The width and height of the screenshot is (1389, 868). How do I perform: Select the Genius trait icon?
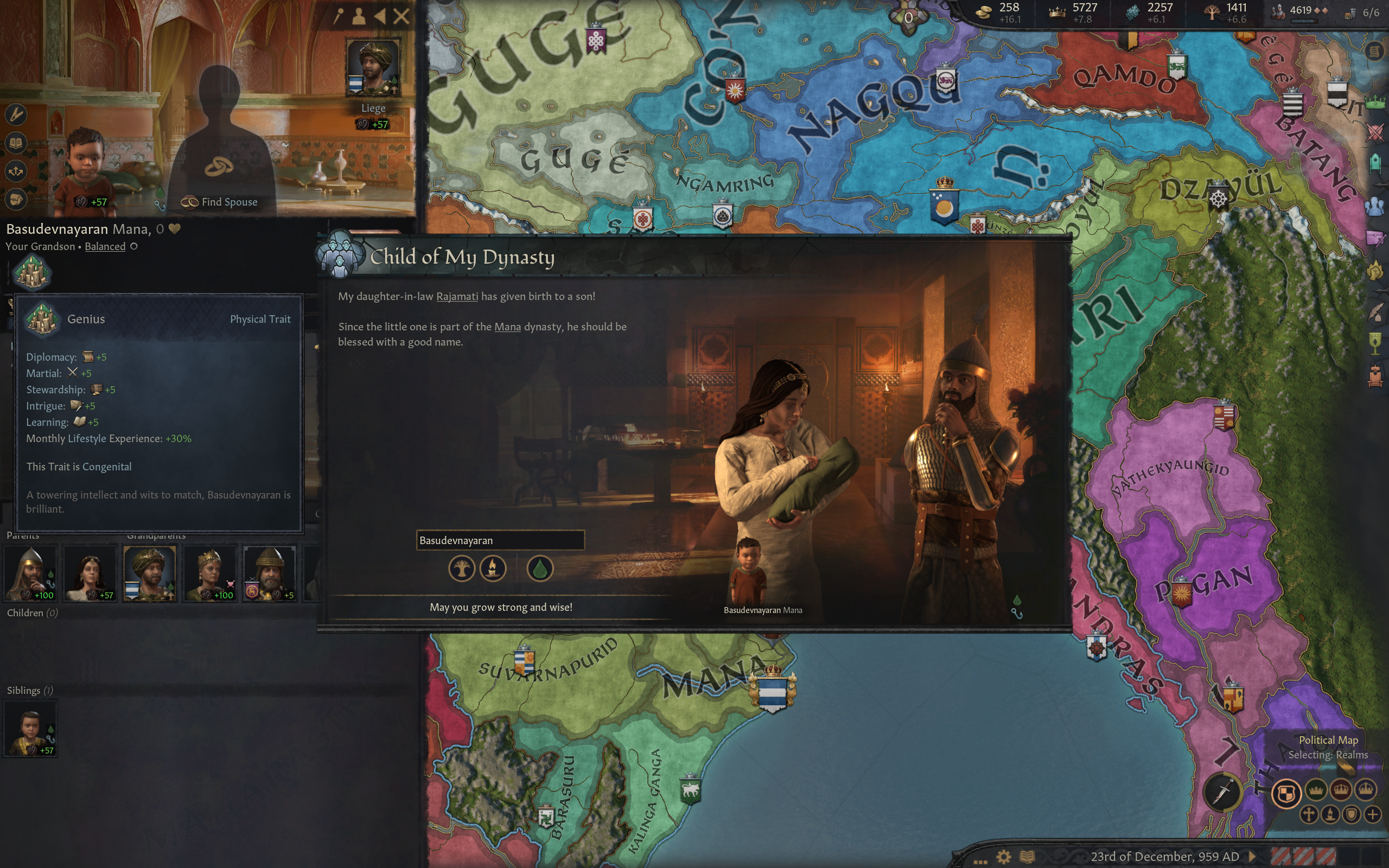[x=31, y=272]
